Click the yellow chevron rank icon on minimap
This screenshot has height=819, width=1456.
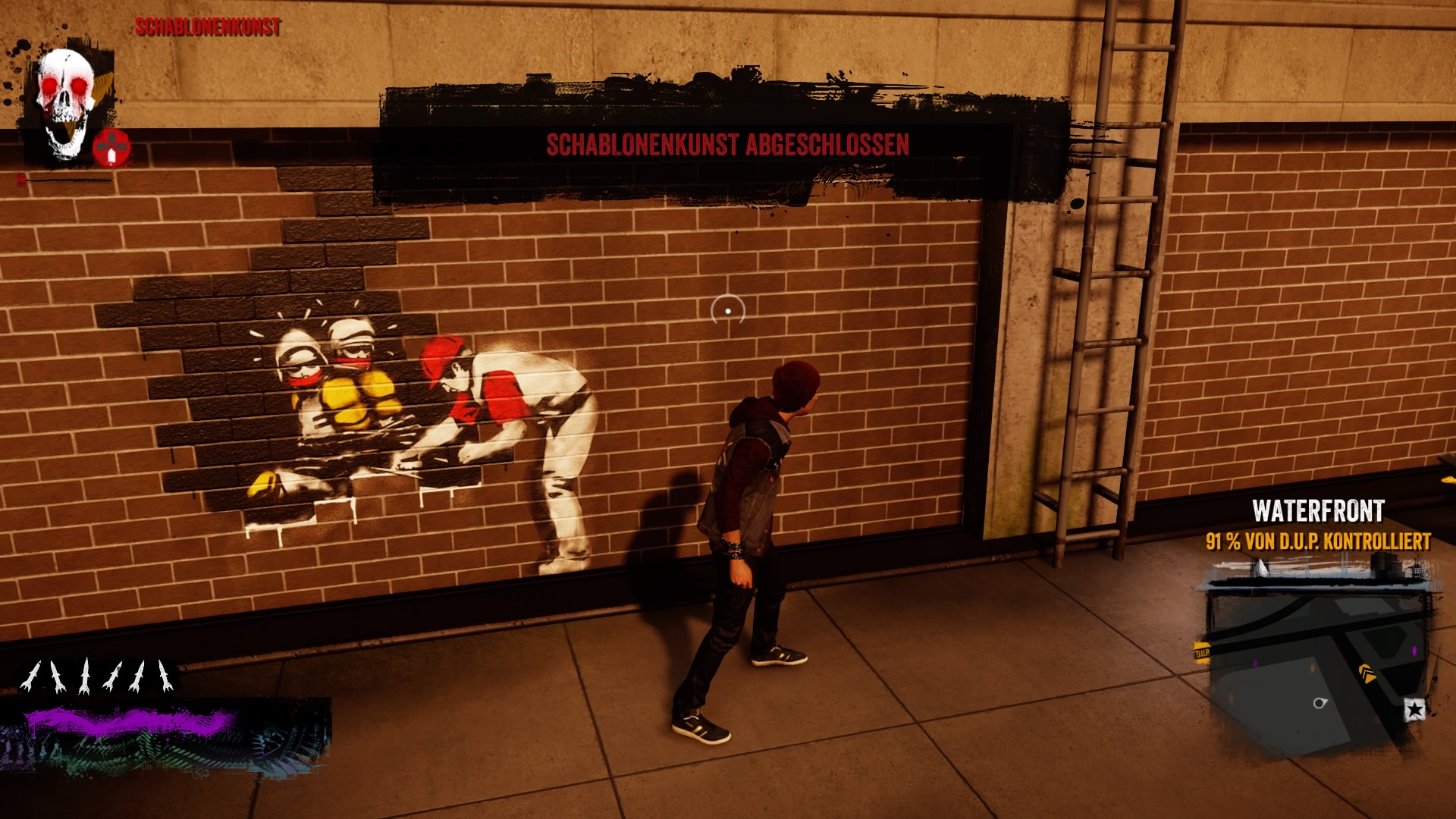click(1367, 673)
